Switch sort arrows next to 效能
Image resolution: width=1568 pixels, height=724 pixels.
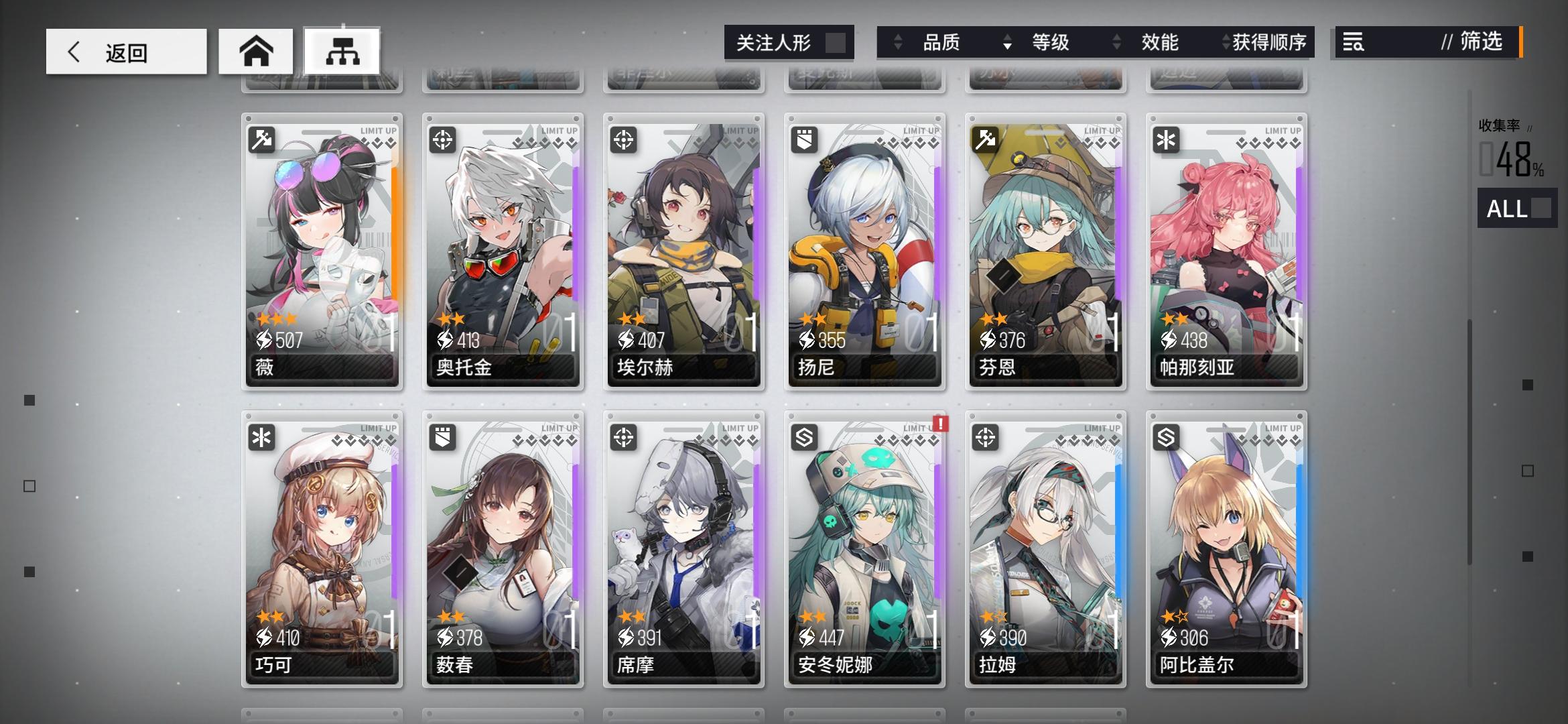point(1116,42)
